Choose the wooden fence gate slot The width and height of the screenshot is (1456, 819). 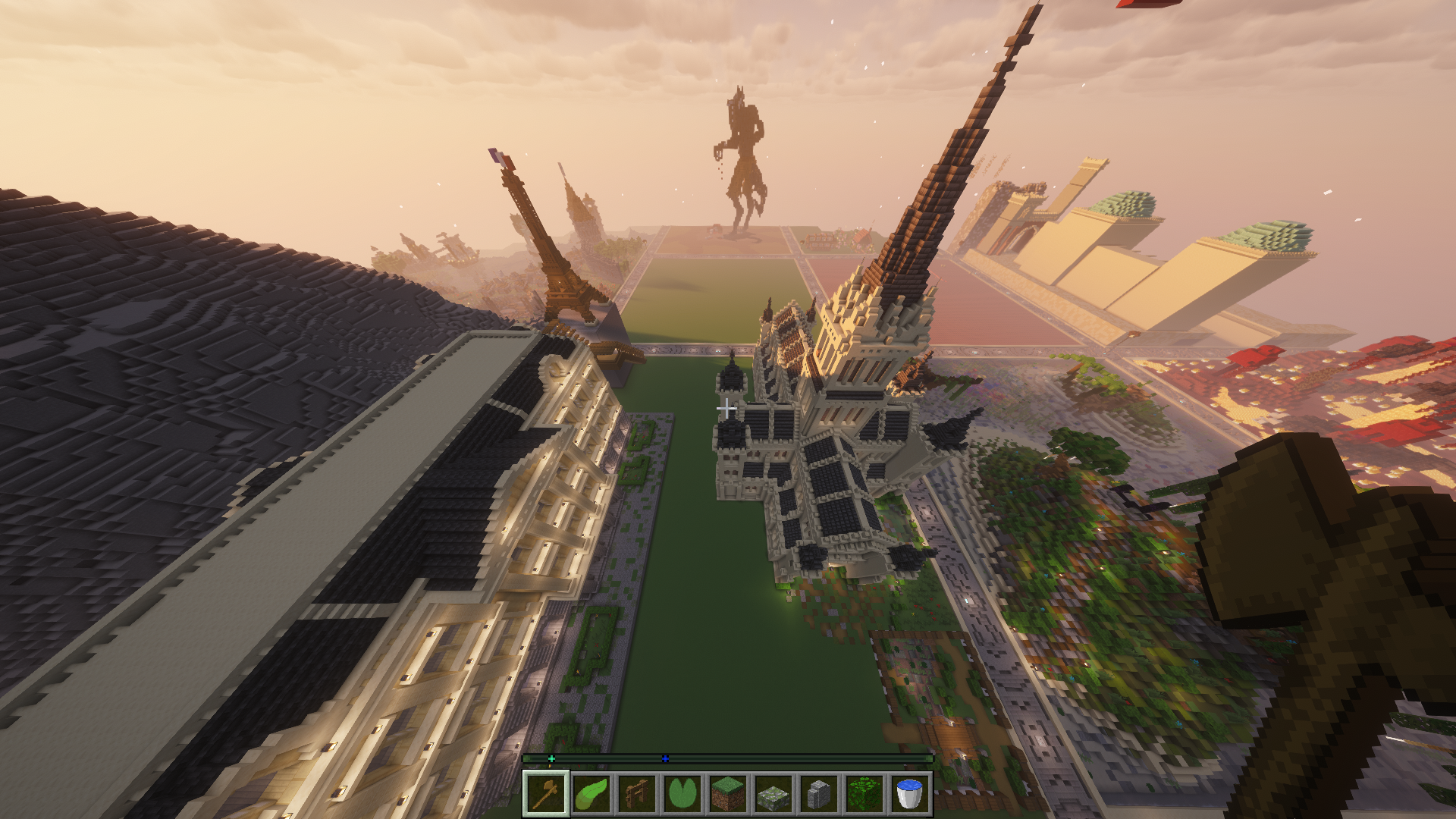tap(637, 794)
